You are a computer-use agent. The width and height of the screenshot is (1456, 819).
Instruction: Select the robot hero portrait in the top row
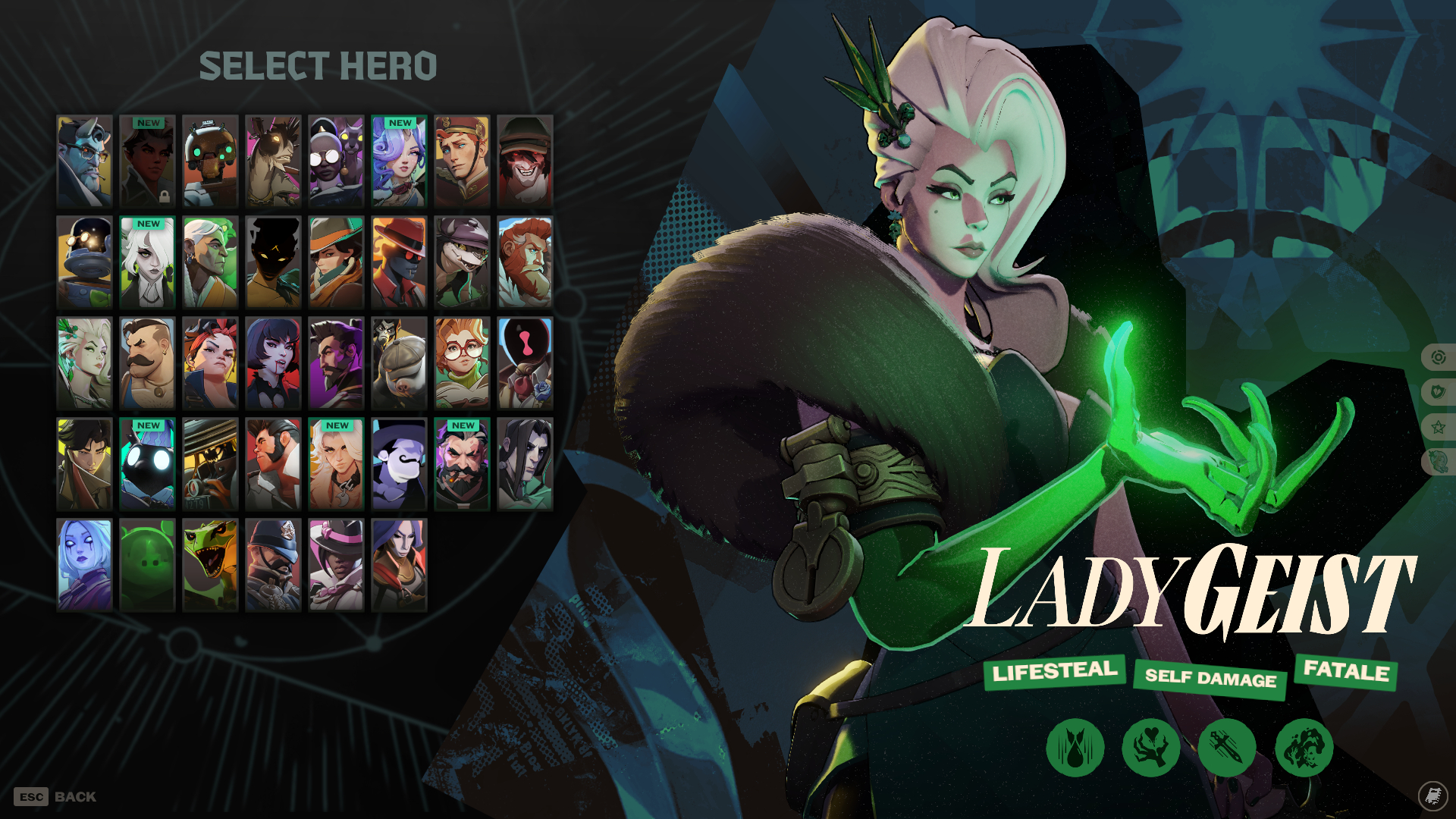(x=210, y=161)
